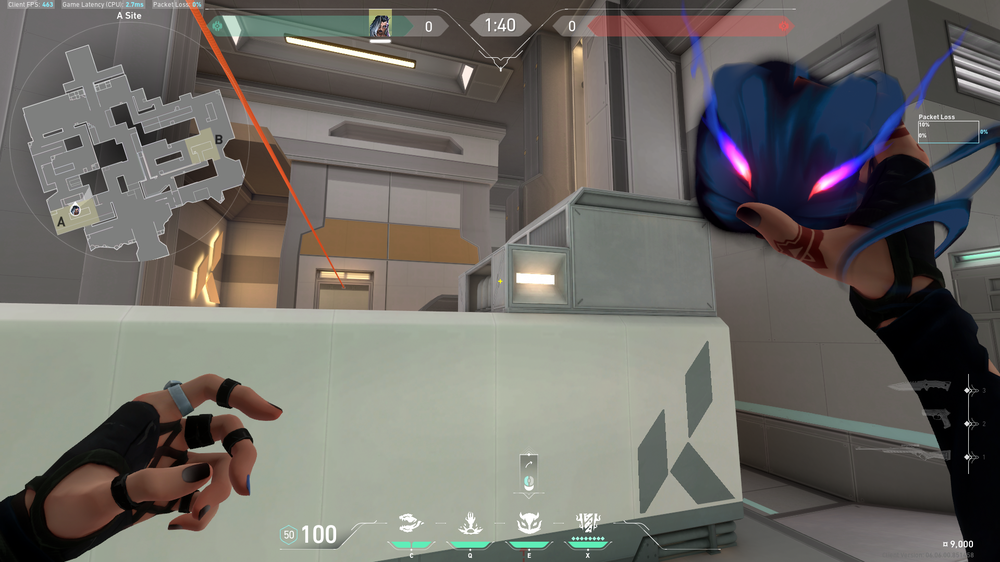Trigger the Nightfall ultimate icon

pyautogui.click(x=587, y=522)
